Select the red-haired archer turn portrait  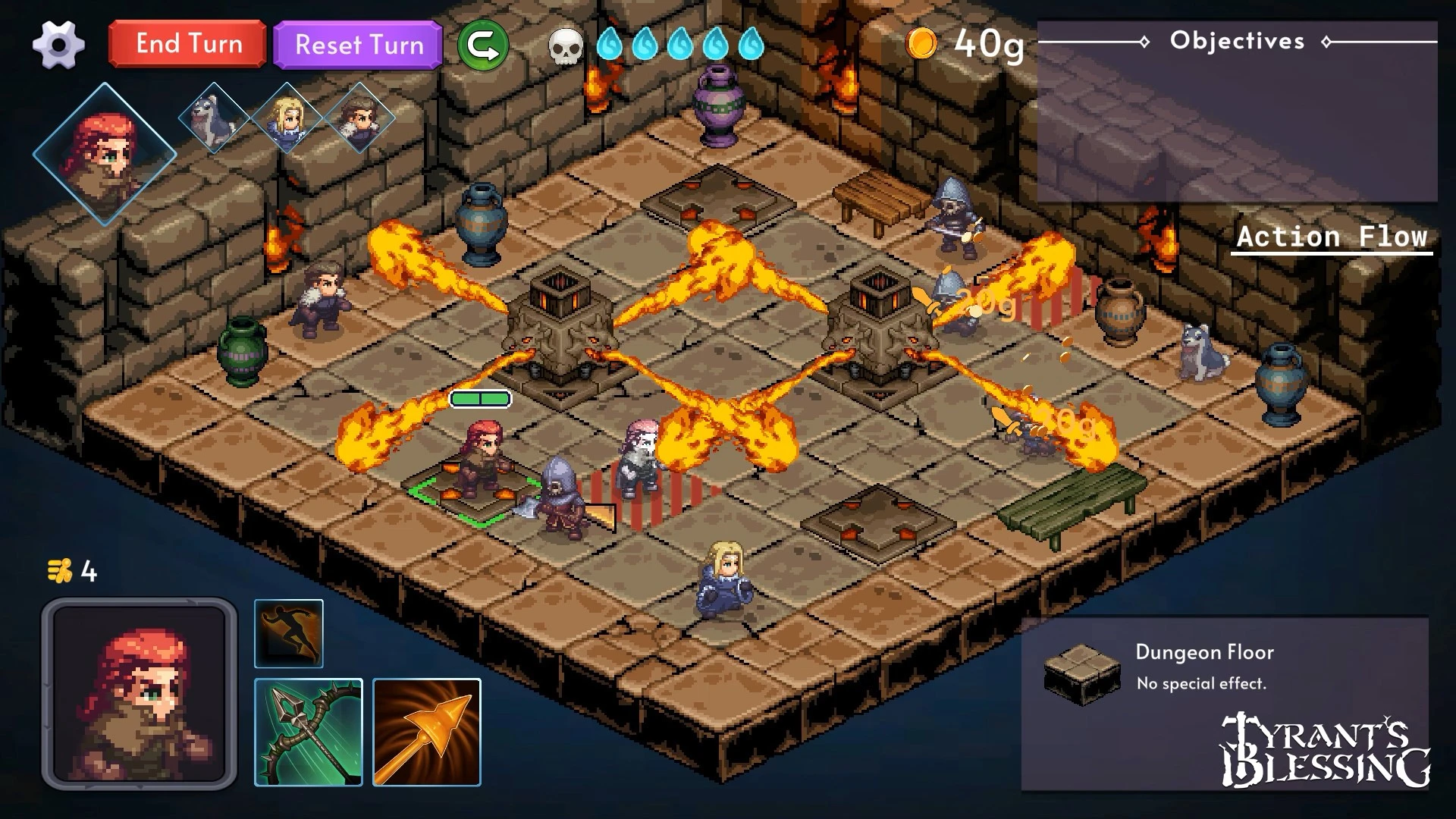105,155
